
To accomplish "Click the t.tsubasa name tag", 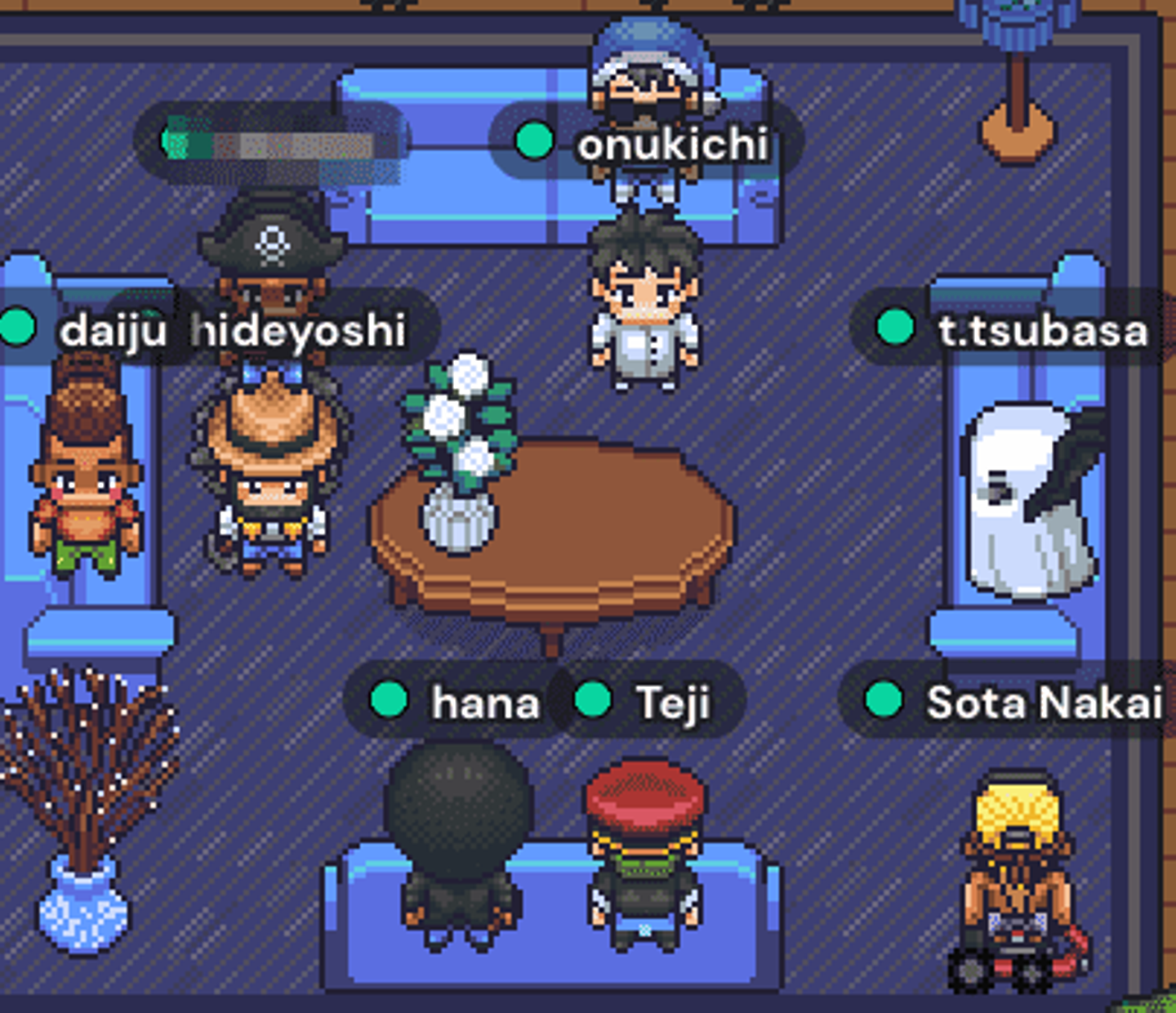I will [1041, 331].
